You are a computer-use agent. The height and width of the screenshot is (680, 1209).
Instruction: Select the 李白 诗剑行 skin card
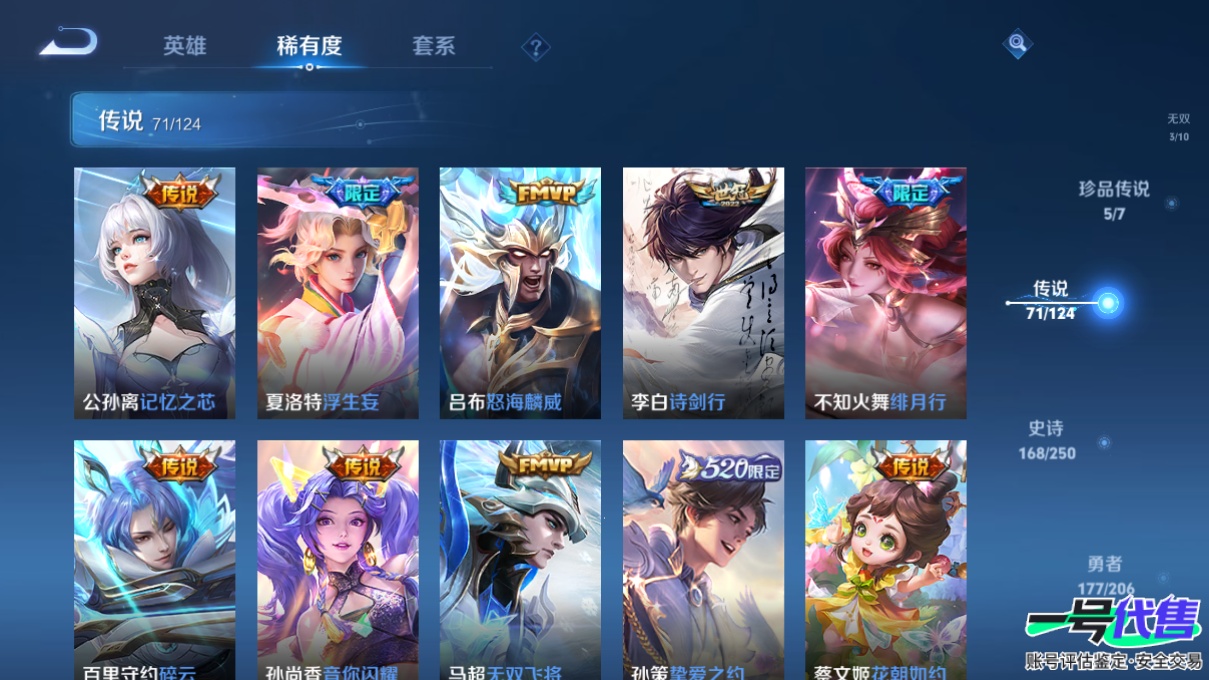pos(703,292)
